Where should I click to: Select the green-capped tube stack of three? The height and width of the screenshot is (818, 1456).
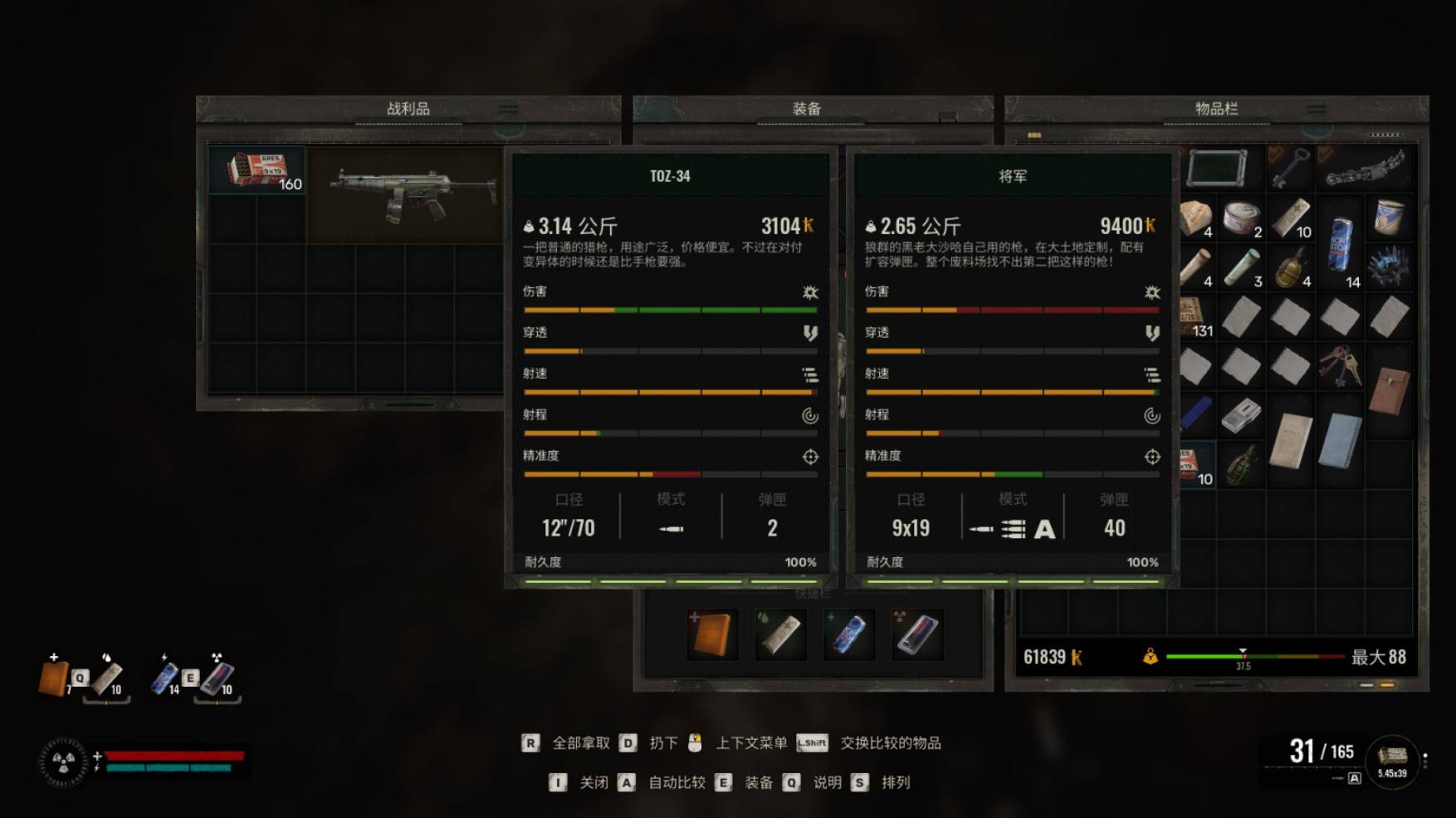point(1241,267)
